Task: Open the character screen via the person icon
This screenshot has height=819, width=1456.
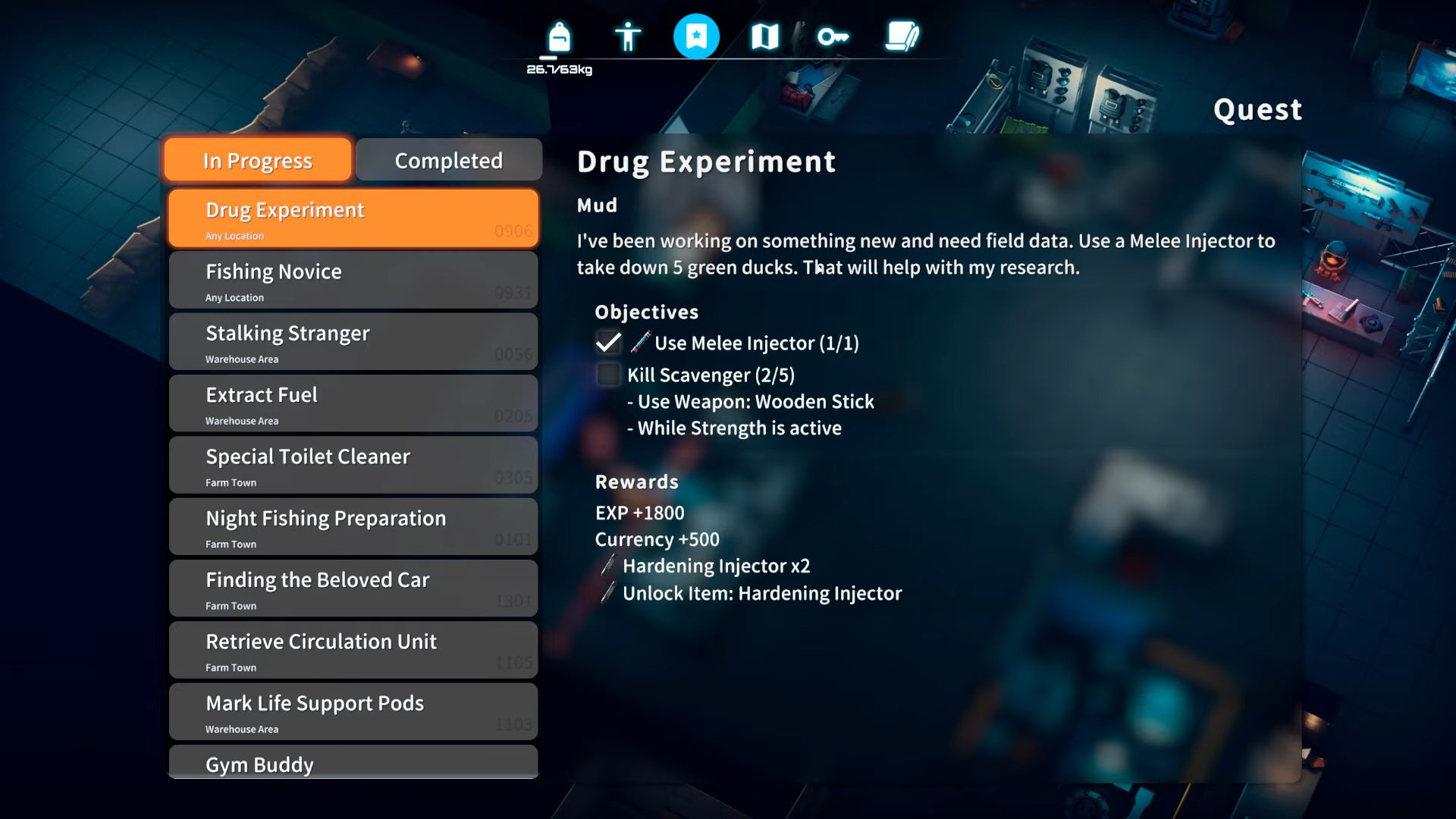Action: tap(627, 36)
